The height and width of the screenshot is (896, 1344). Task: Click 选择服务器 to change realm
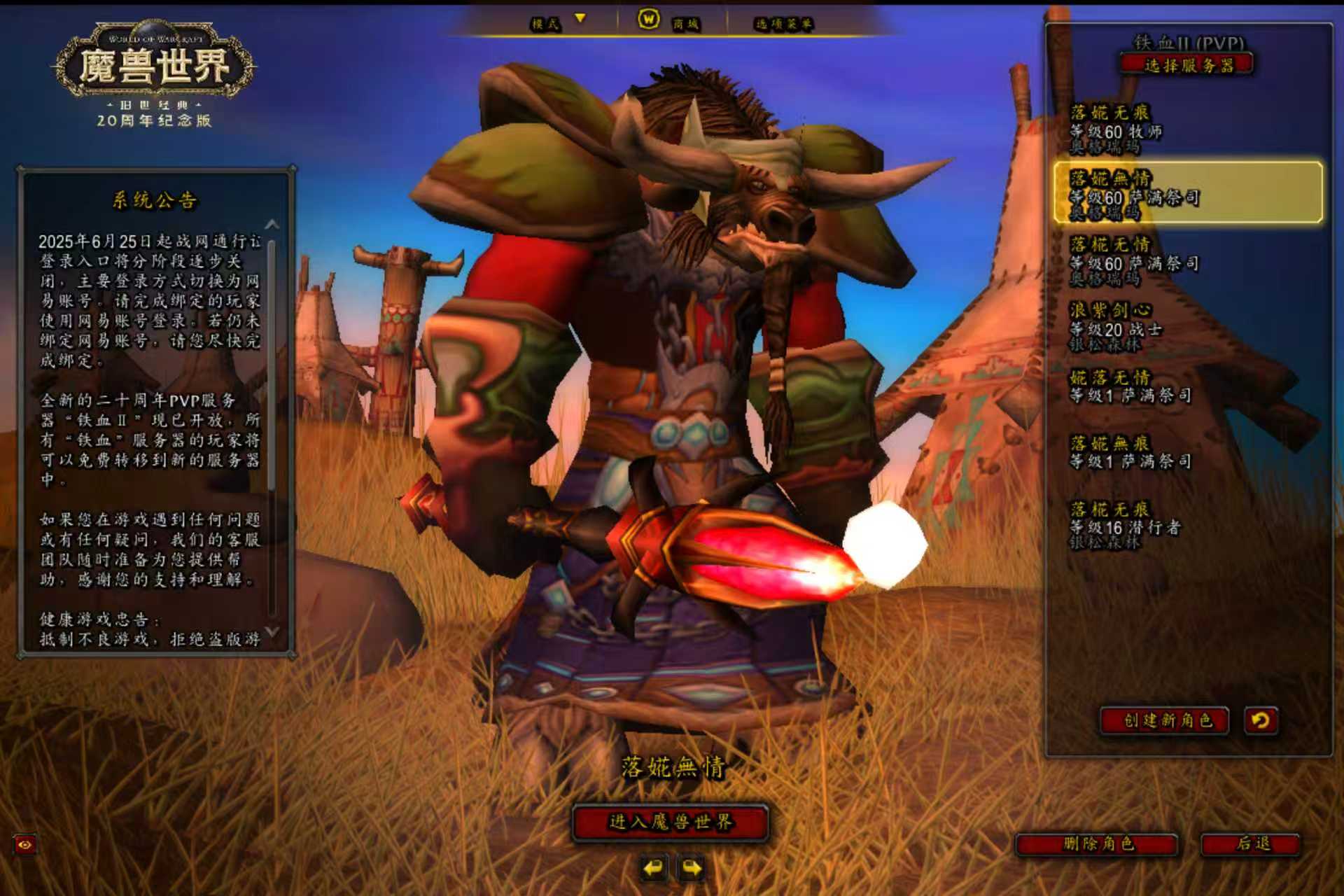pos(1188,66)
